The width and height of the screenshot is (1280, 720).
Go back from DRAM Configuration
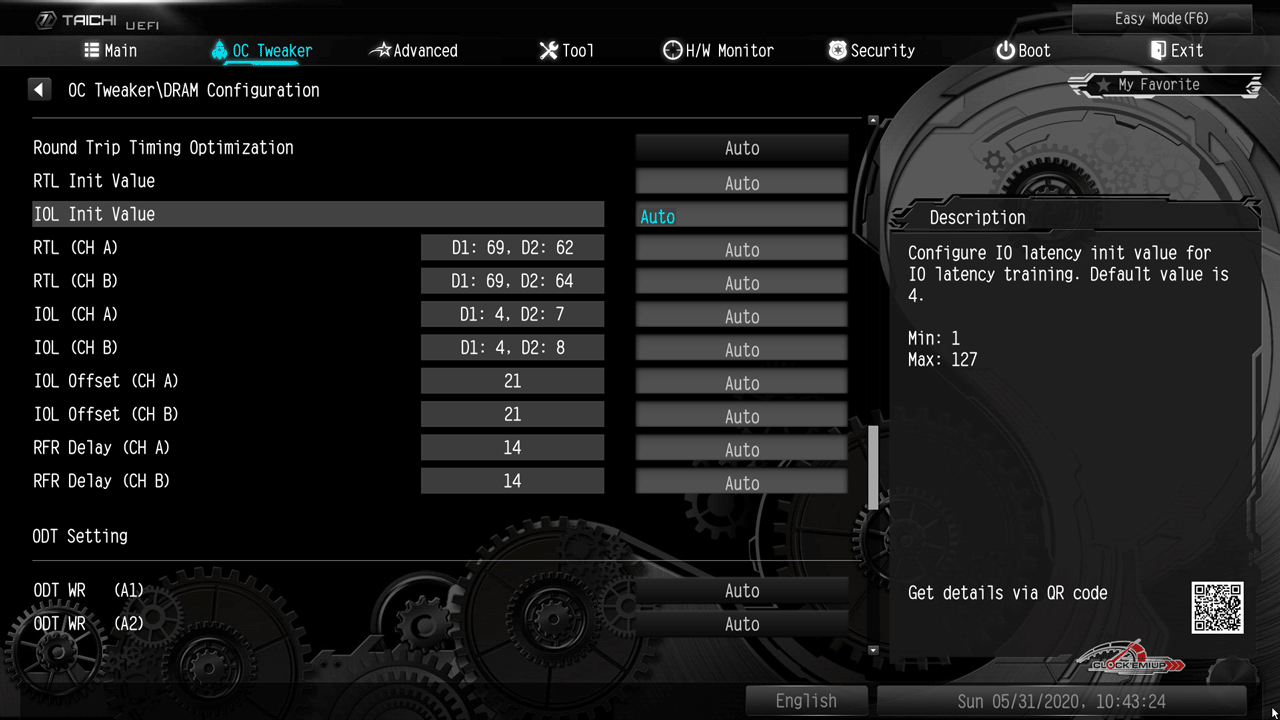coord(39,90)
